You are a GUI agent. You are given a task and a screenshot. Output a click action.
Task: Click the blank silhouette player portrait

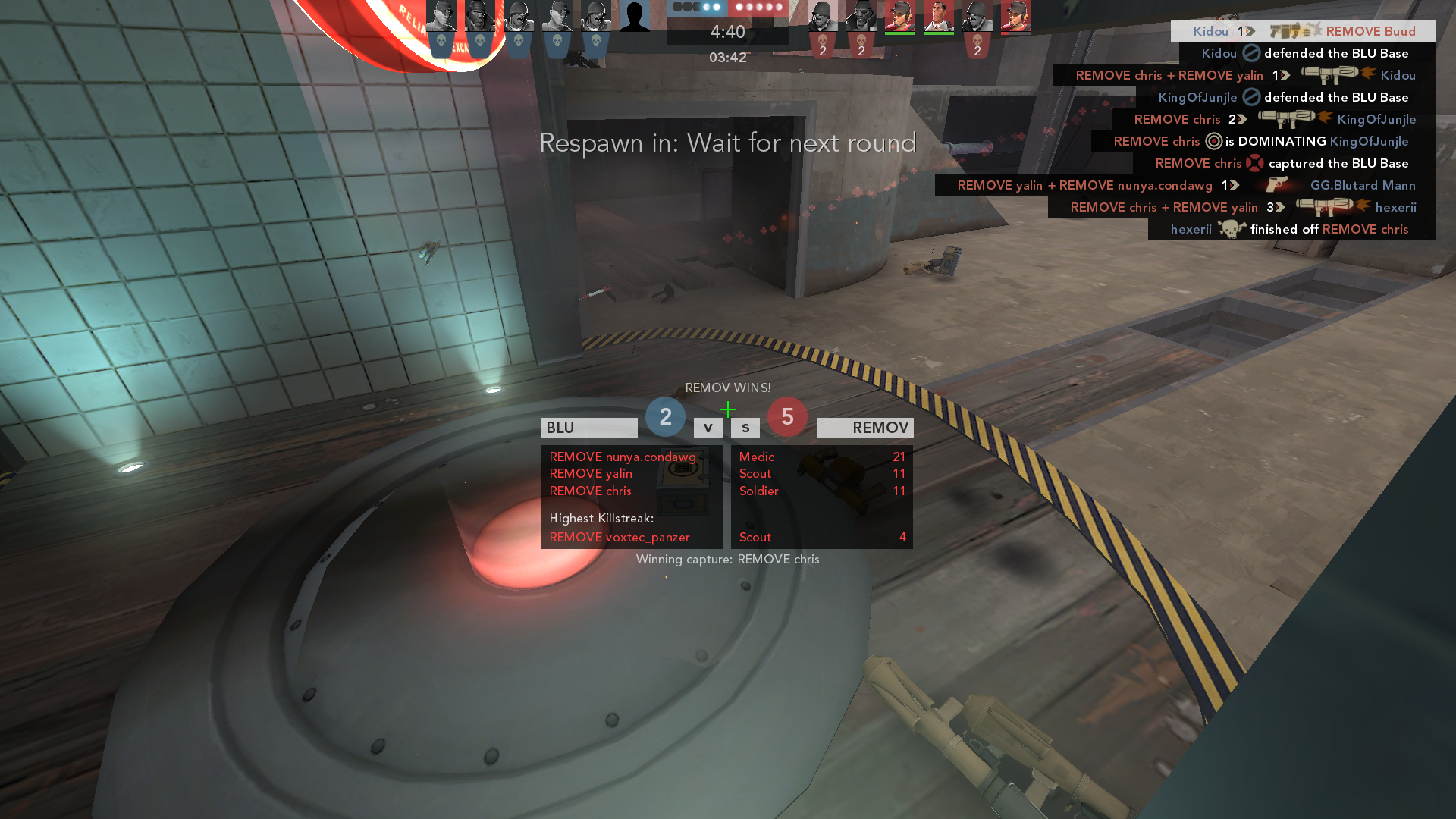point(634,15)
